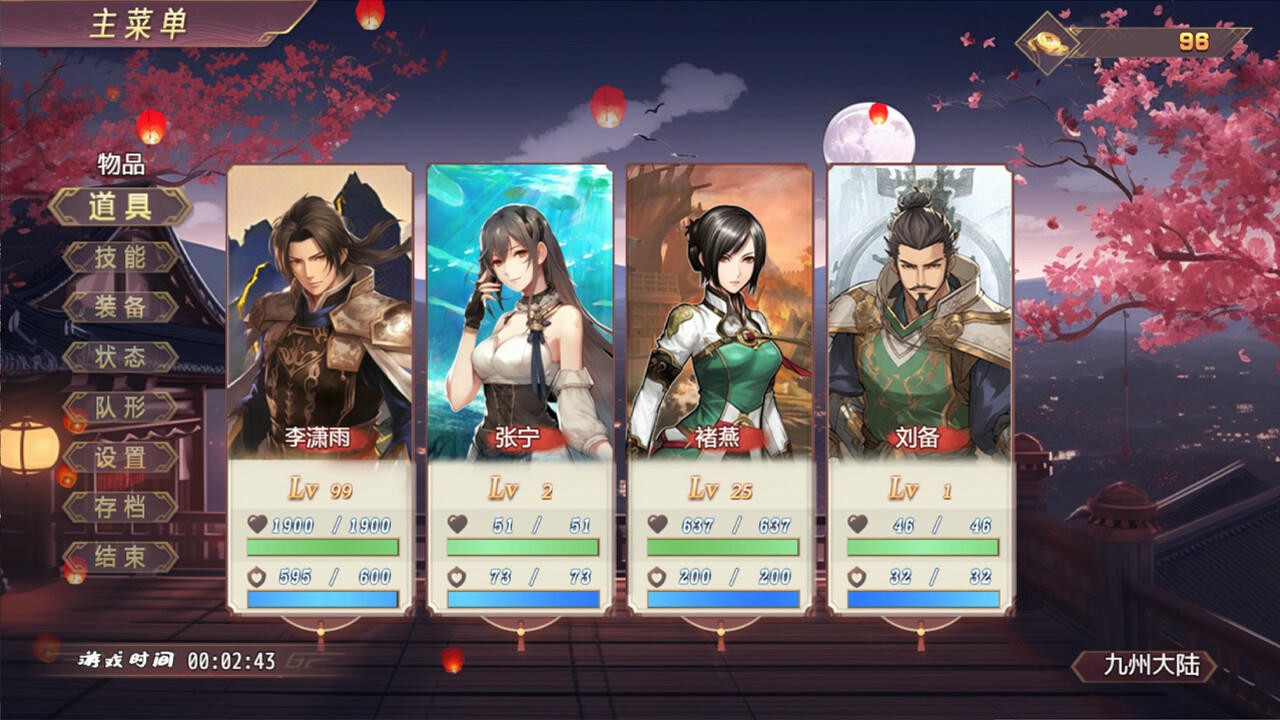
Task: Click the heart icon on 张宁's card
Action: pyautogui.click(x=459, y=524)
